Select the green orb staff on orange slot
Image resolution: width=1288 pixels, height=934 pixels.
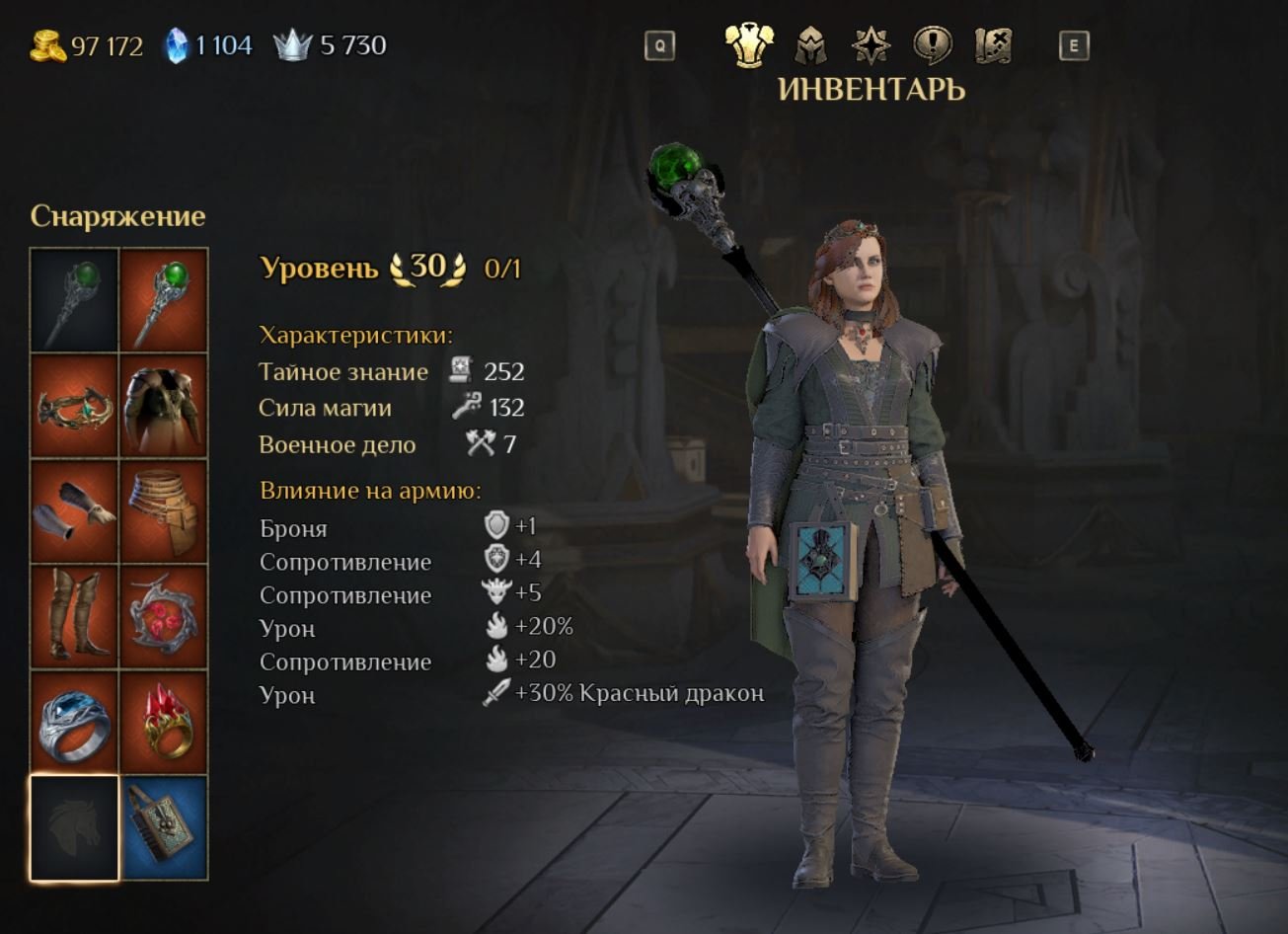click(x=164, y=300)
